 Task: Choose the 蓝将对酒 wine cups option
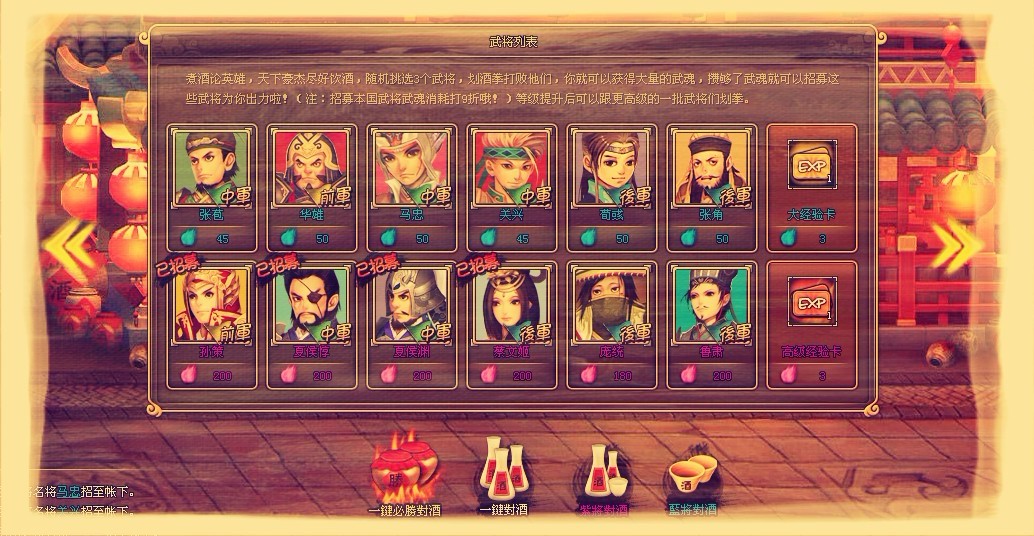[x=692, y=478]
